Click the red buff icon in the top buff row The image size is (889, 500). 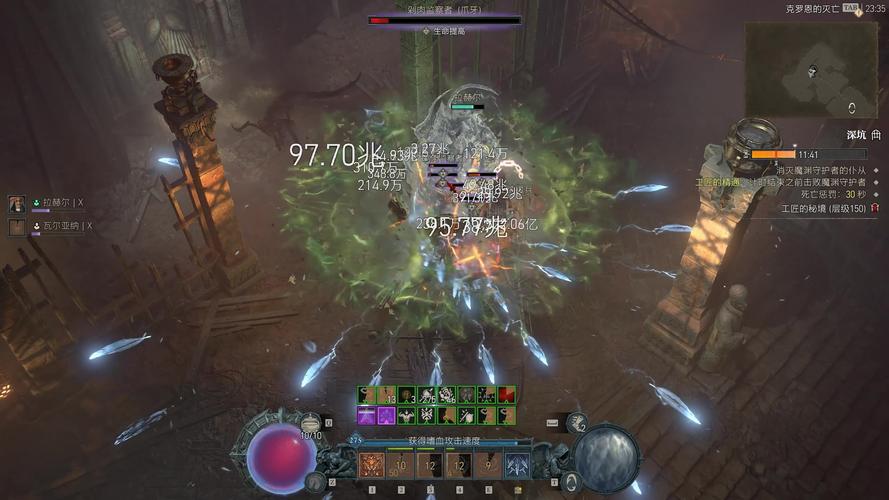507,394
